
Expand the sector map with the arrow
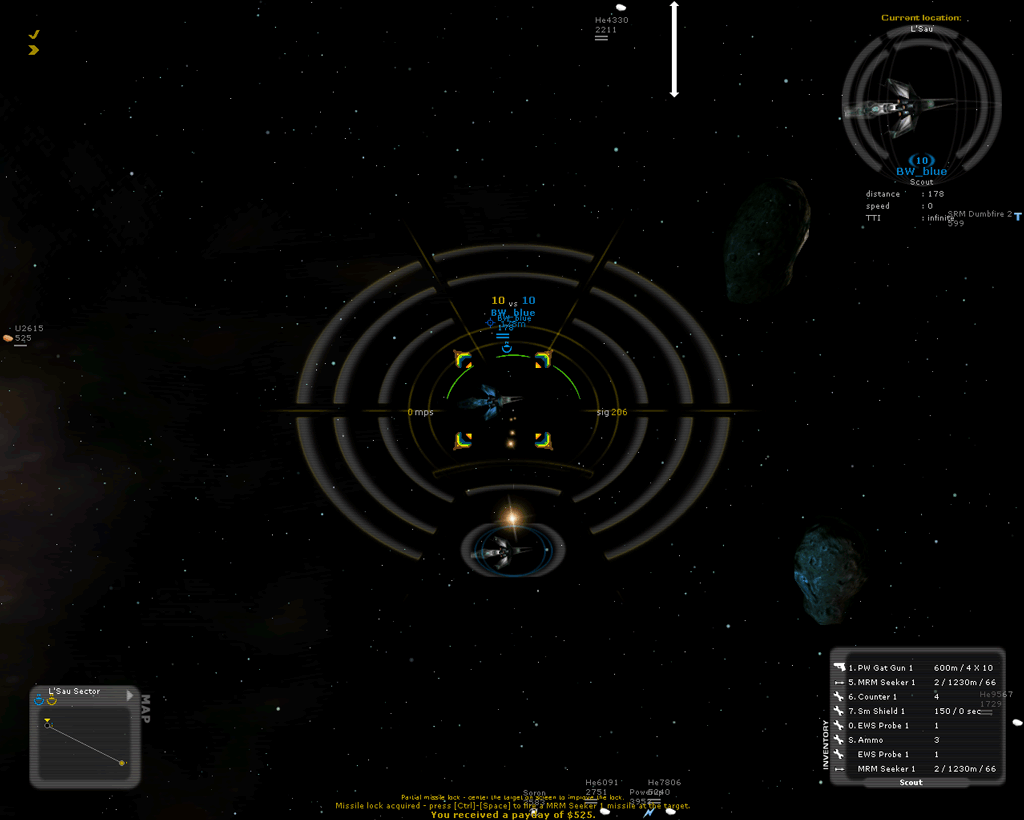(x=129, y=694)
